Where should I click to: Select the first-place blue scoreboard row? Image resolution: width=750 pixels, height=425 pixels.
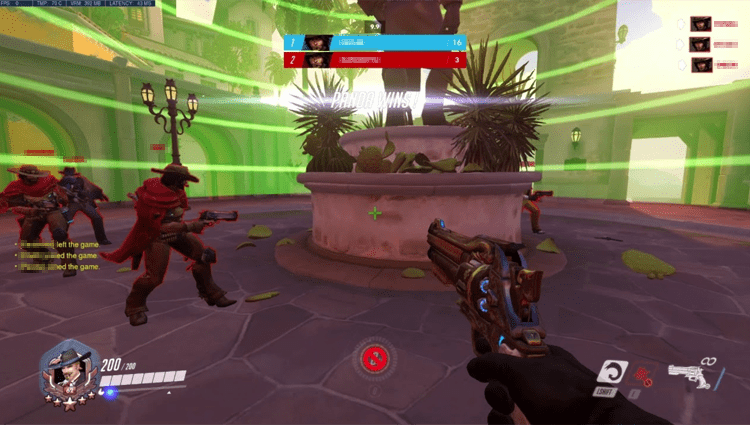374,43
